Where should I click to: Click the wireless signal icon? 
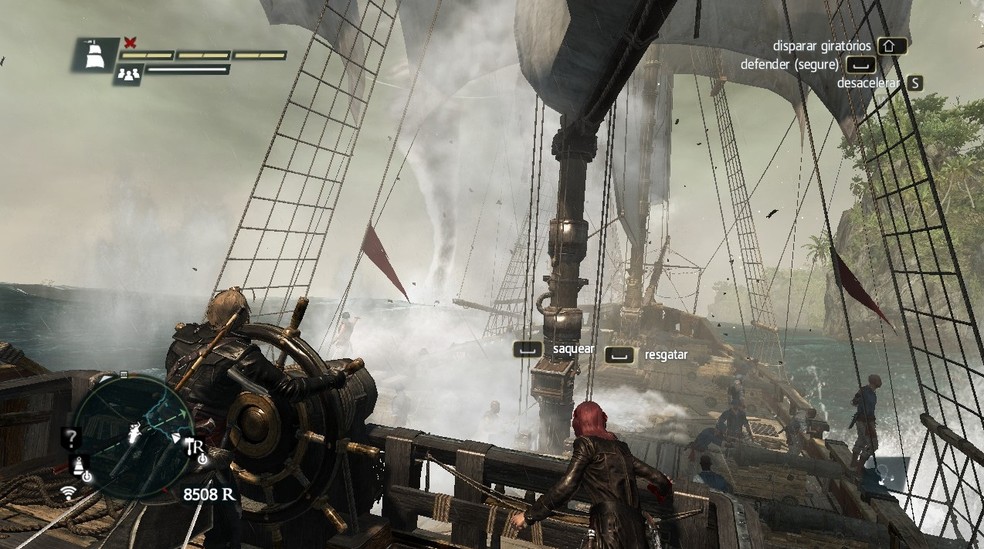[69, 491]
